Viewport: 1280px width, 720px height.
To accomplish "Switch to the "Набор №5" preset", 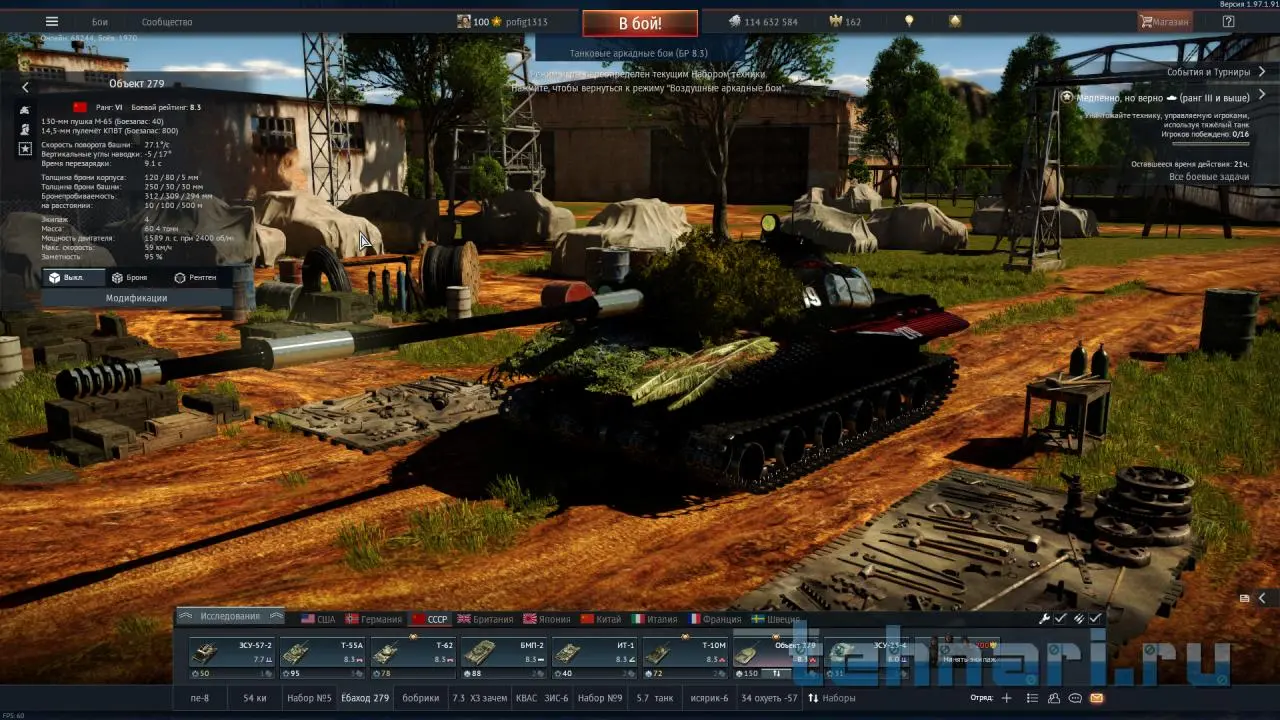I will click(x=308, y=698).
